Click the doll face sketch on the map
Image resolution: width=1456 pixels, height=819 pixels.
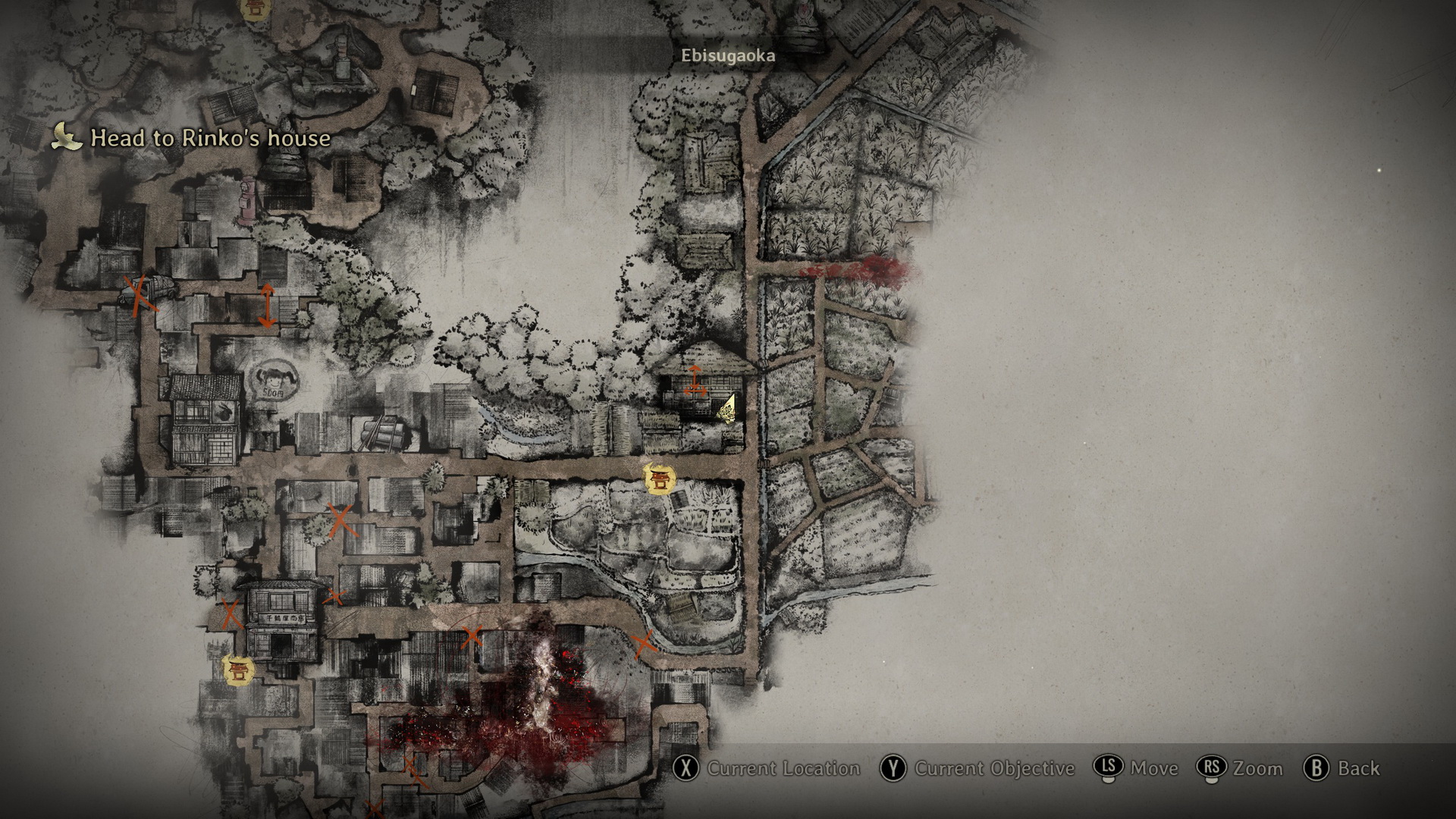(x=272, y=377)
